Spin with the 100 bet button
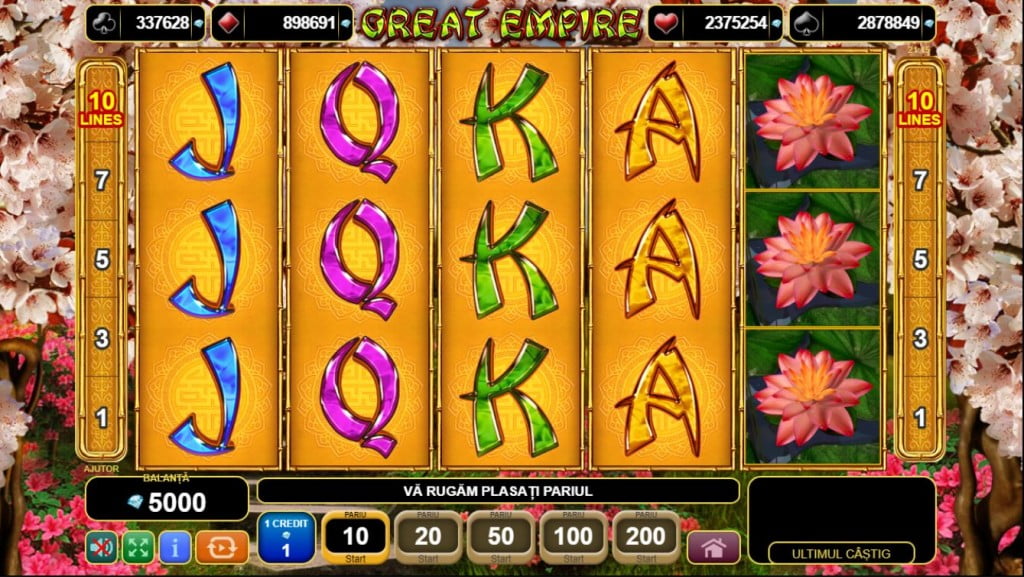The width and height of the screenshot is (1024, 577). tap(573, 538)
